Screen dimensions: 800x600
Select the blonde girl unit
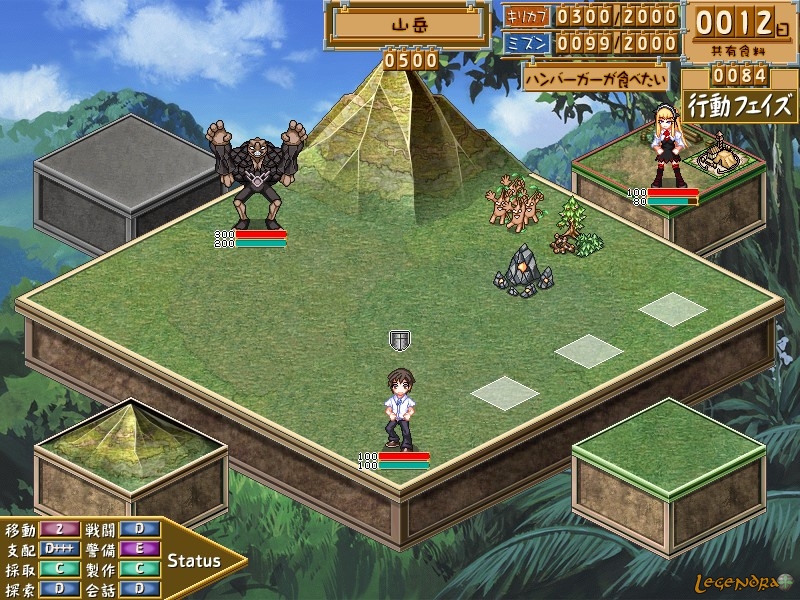click(x=667, y=150)
